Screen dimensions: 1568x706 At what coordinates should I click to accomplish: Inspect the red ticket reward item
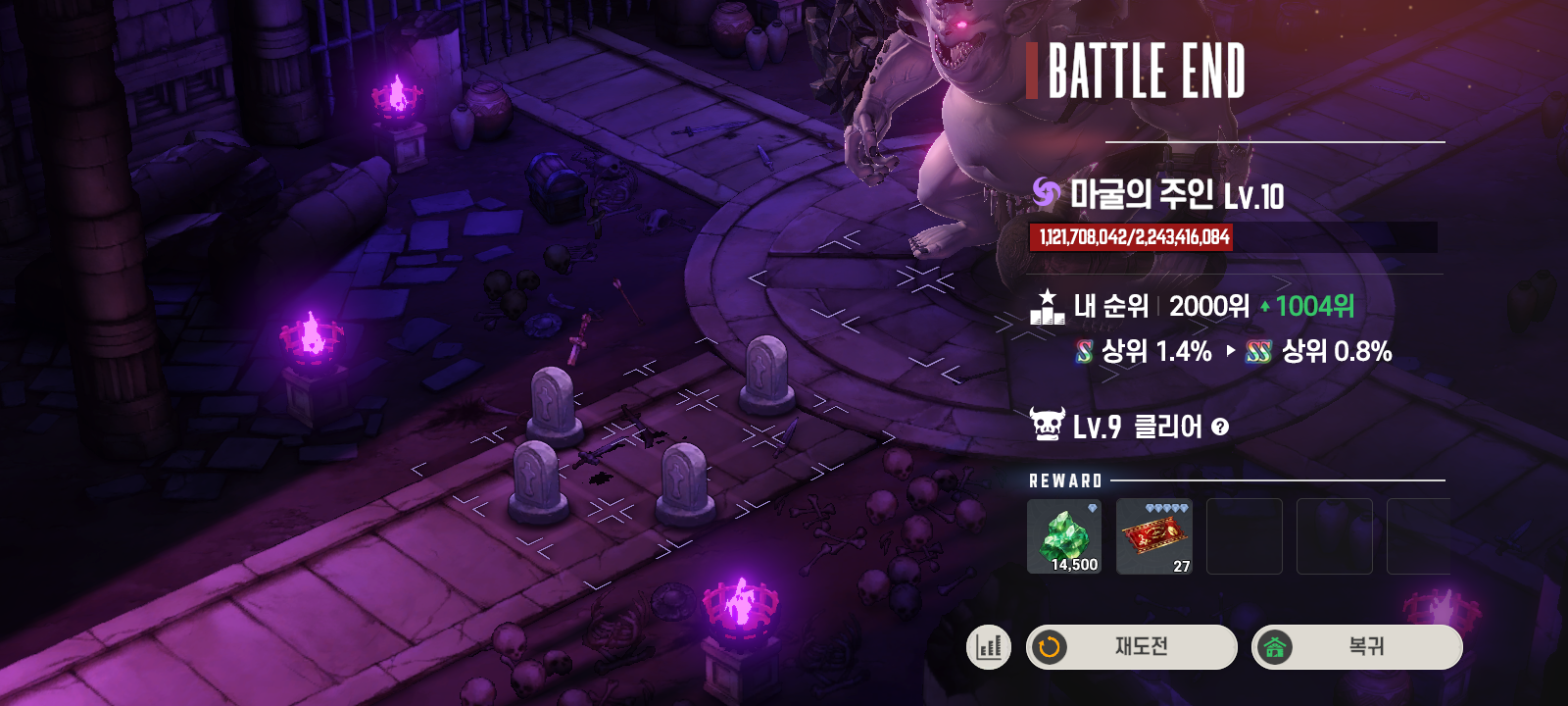tap(1154, 536)
